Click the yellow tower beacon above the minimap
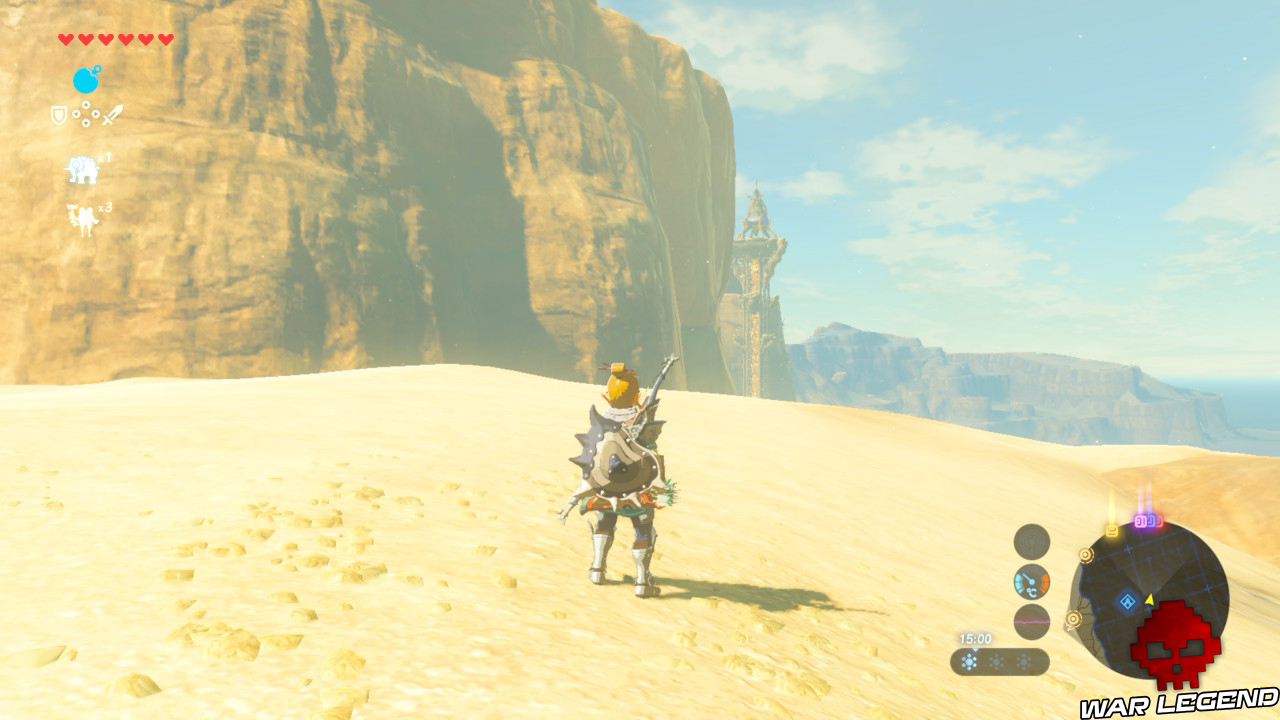Screen dimensions: 1280x720 tap(1111, 528)
